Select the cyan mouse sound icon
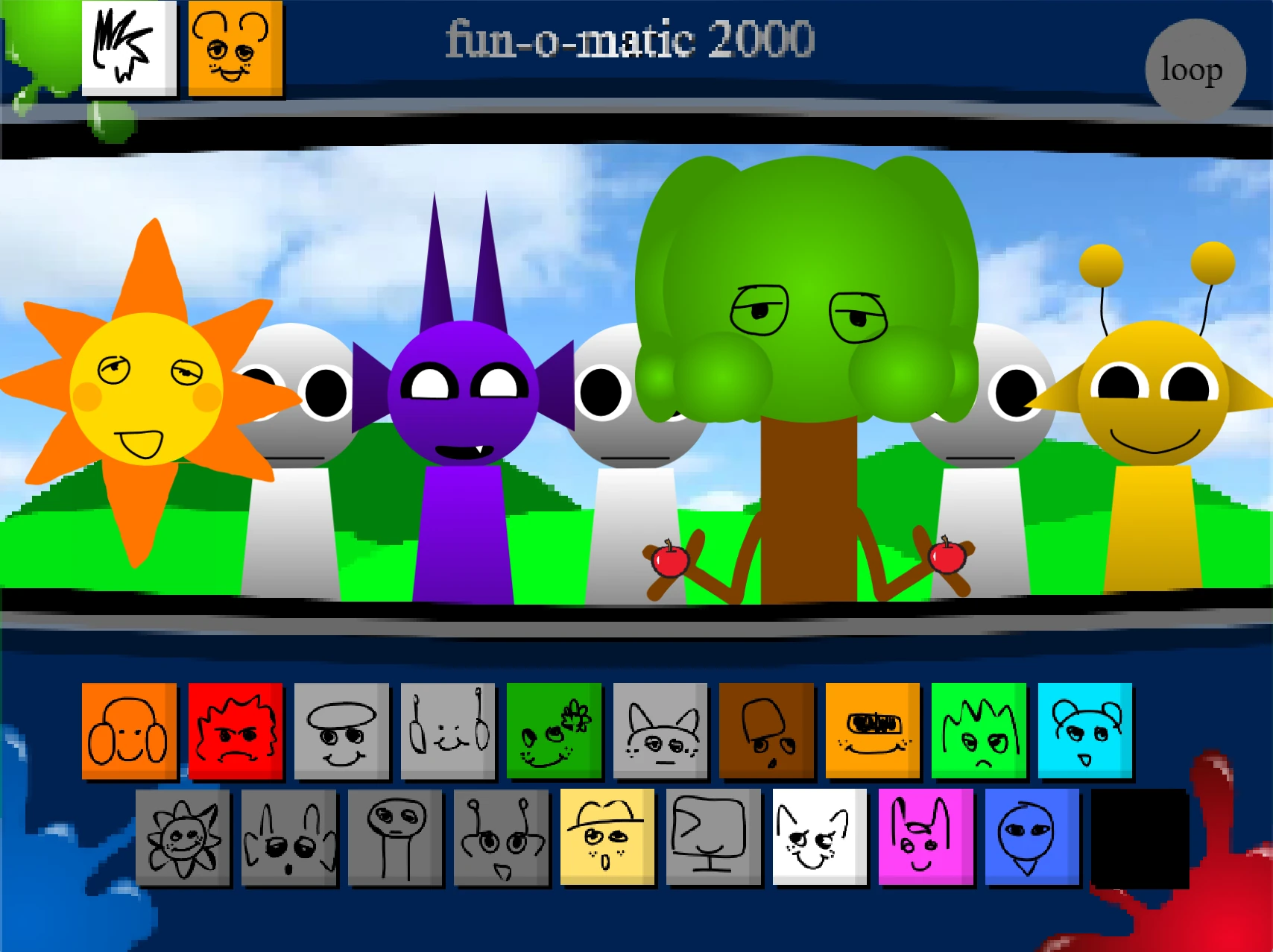 (1084, 730)
